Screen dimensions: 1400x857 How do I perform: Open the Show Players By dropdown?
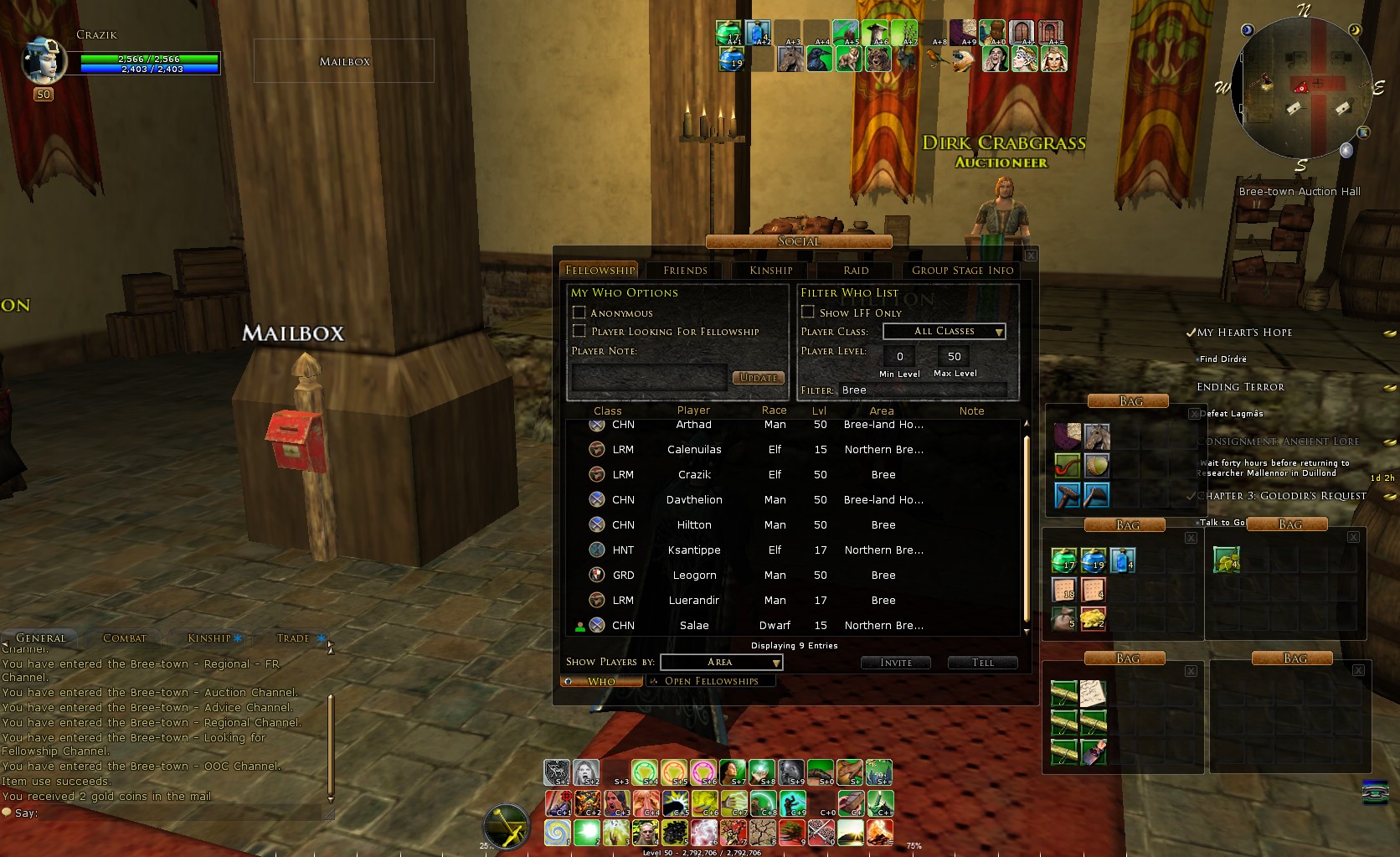coord(722,663)
